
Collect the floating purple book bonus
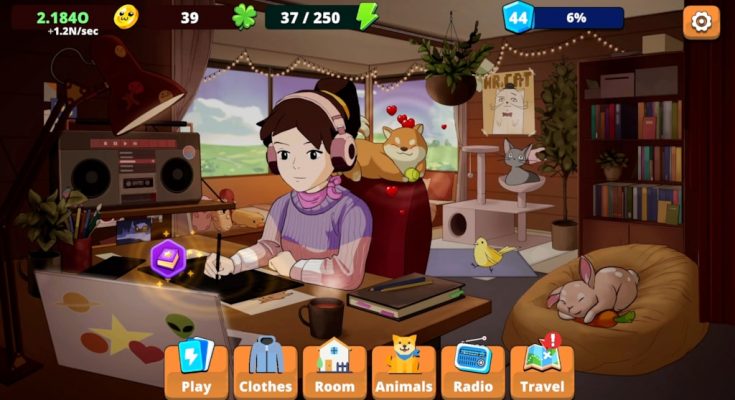point(167,257)
